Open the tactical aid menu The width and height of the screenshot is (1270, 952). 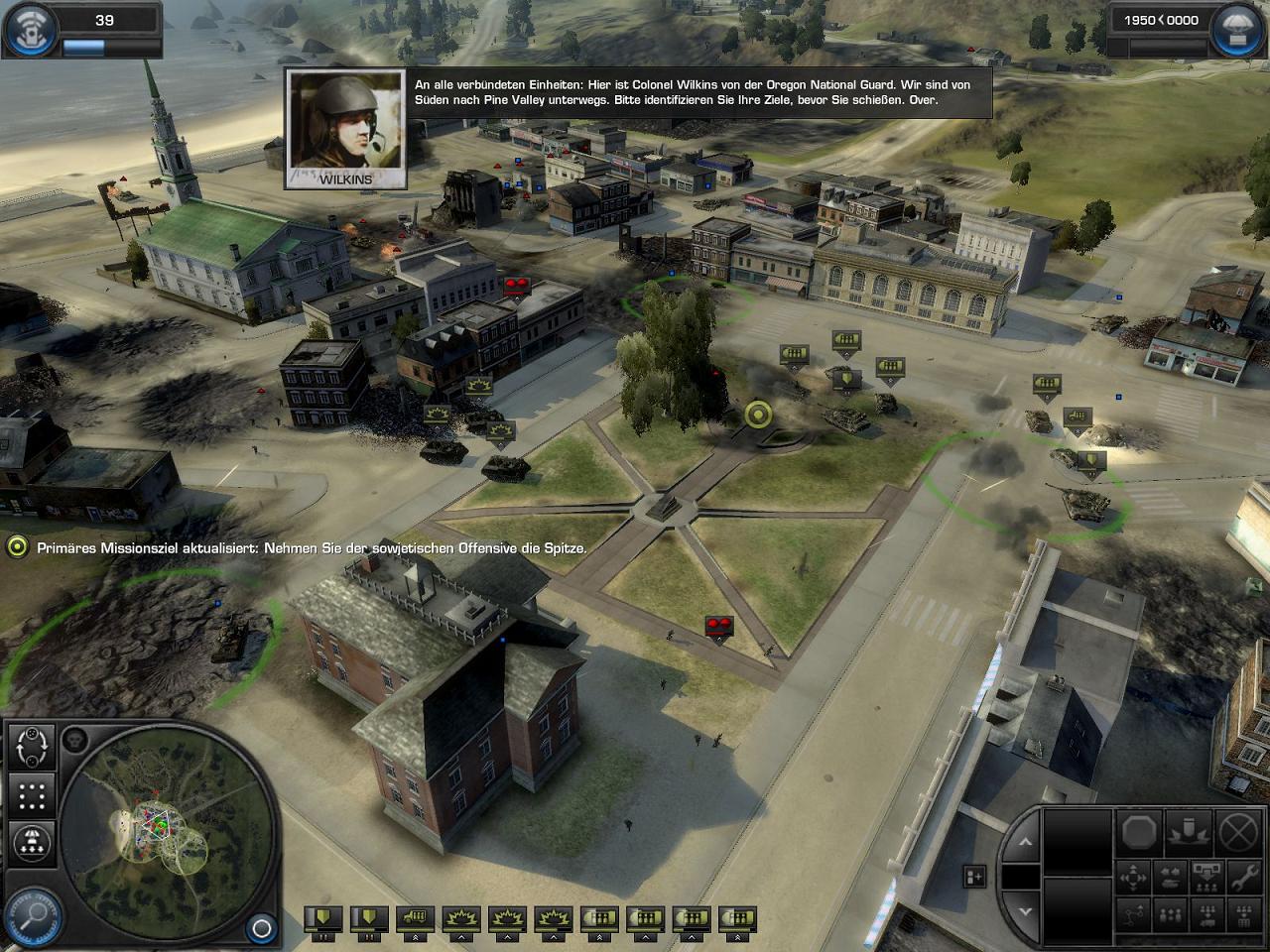click(32, 29)
